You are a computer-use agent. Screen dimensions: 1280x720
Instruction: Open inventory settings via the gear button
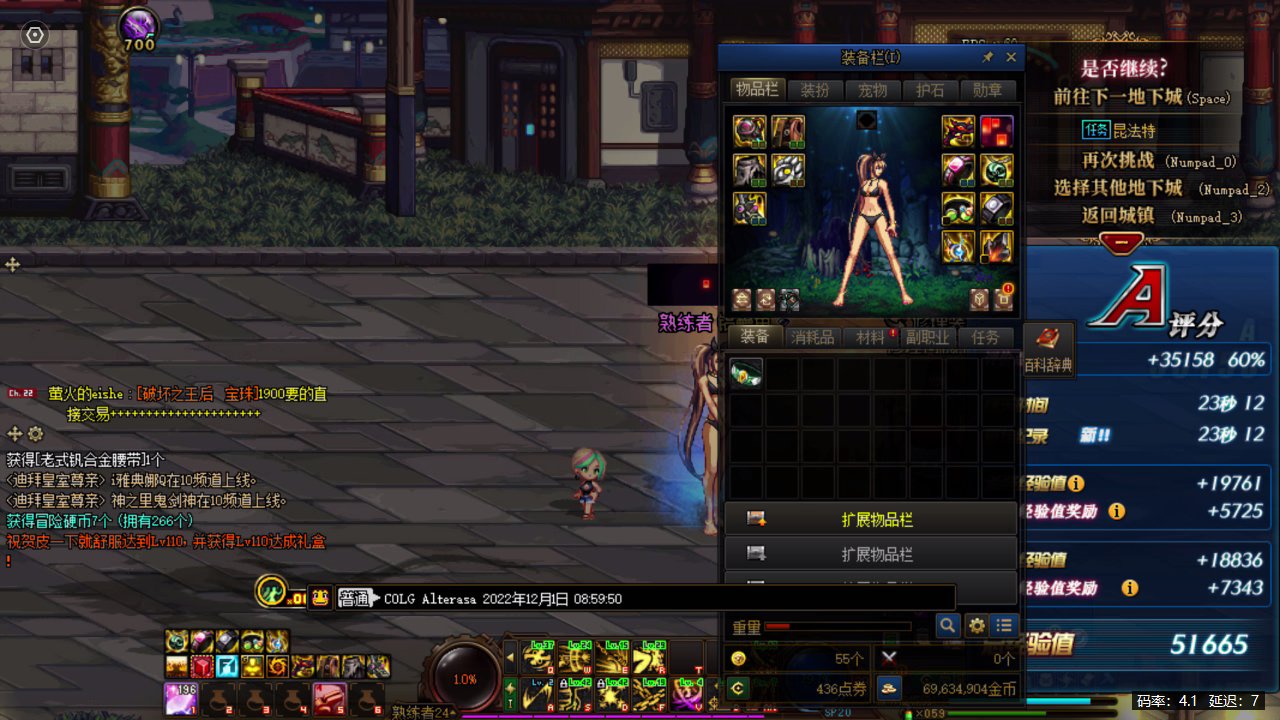click(x=976, y=626)
